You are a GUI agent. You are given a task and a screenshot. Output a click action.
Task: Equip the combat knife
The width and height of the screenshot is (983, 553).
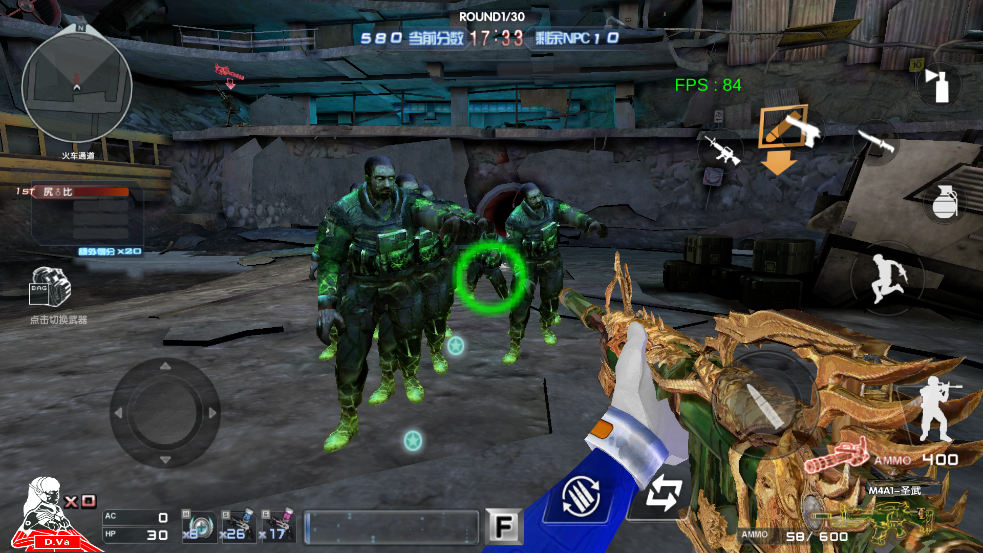[875, 143]
